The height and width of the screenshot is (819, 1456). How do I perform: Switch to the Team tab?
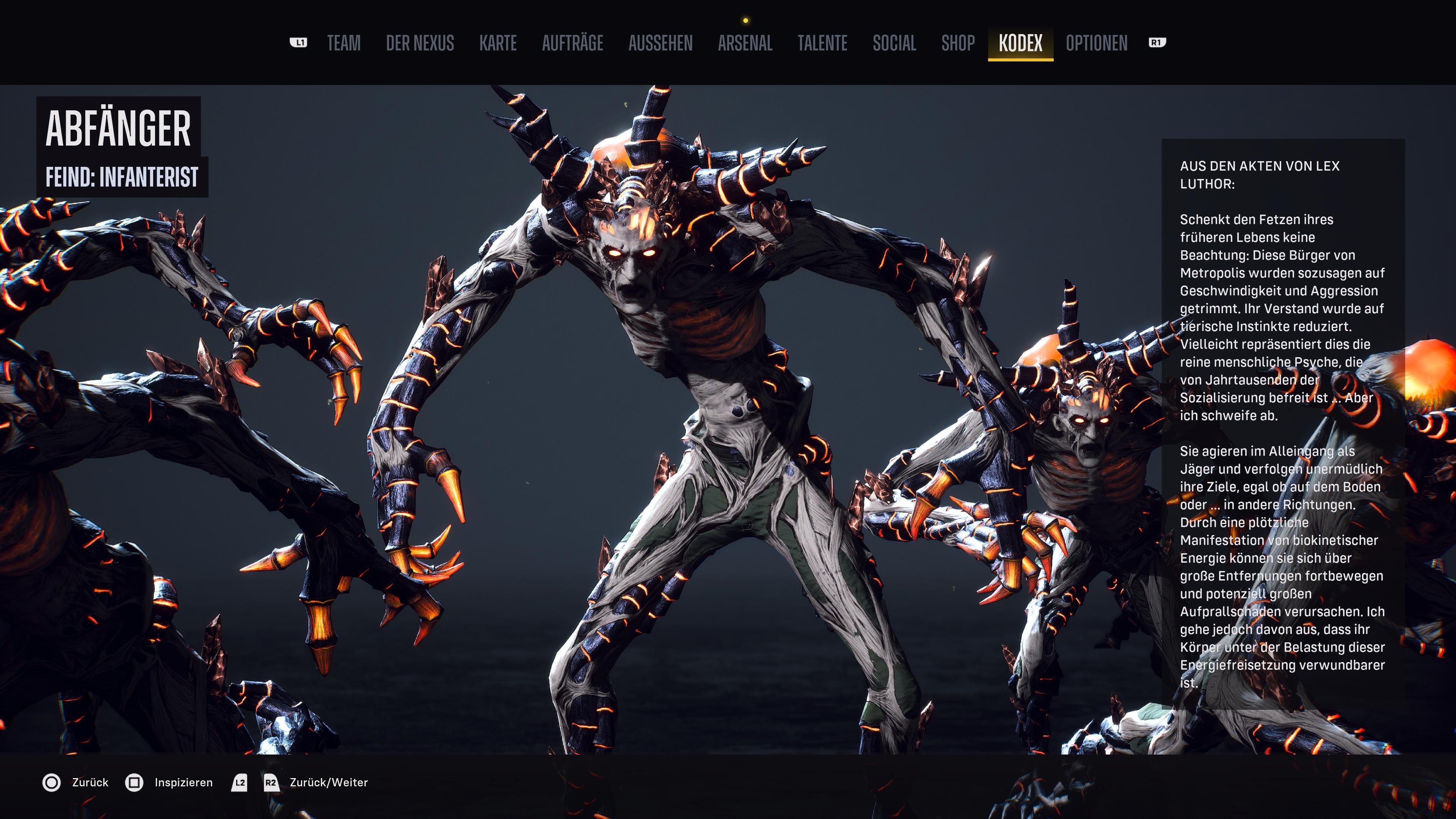coord(344,43)
